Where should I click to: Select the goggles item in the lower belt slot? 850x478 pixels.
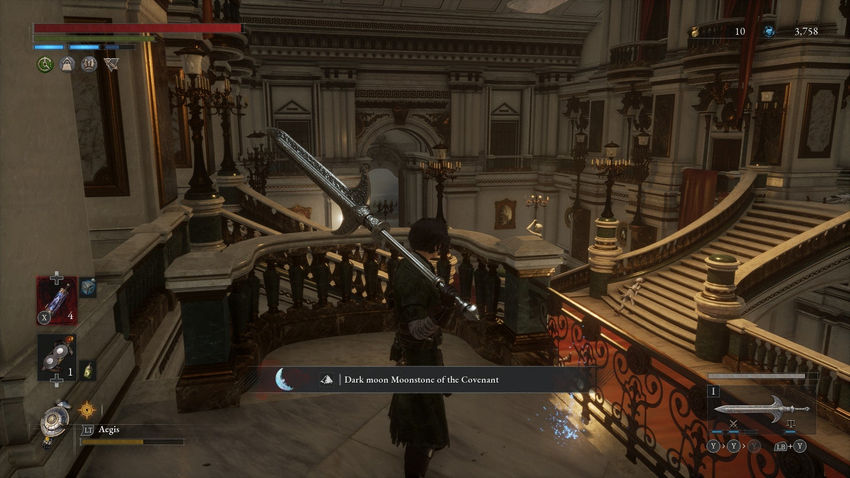coord(56,356)
